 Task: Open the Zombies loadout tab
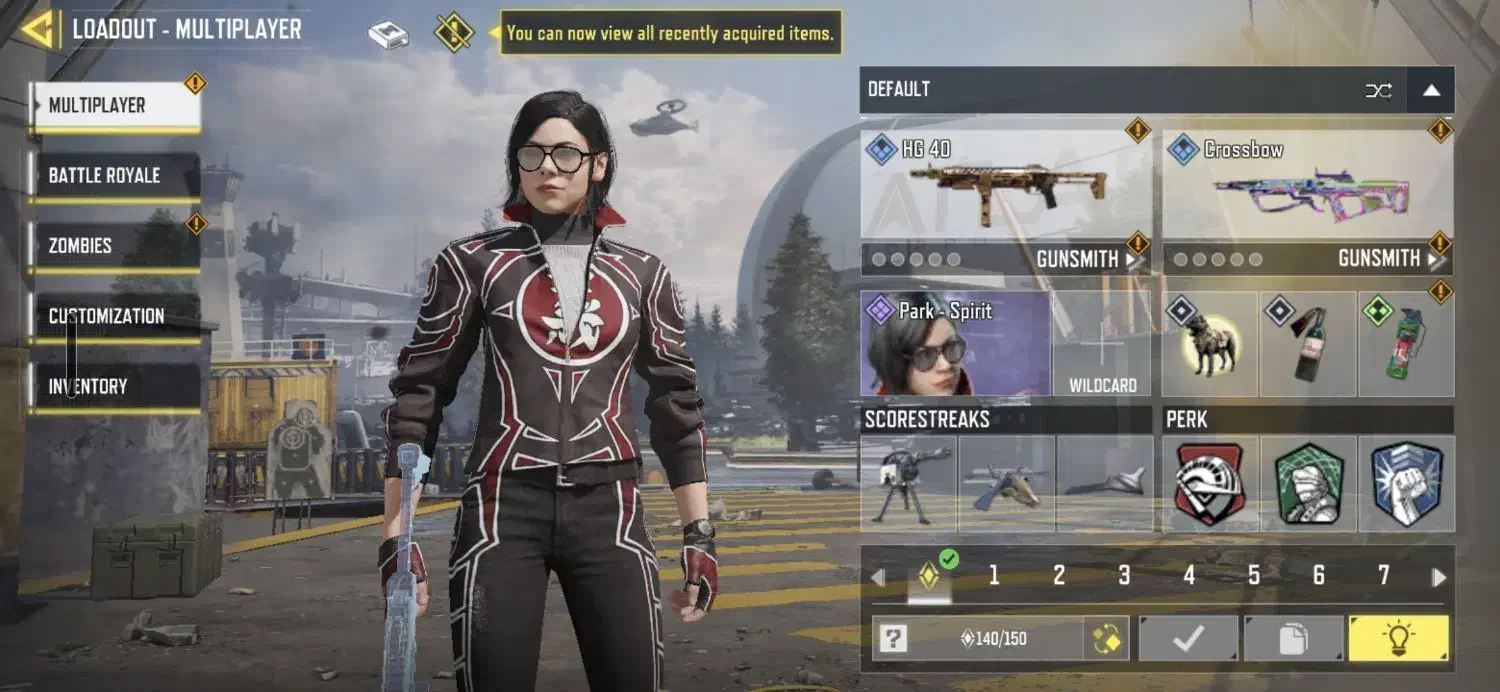114,246
